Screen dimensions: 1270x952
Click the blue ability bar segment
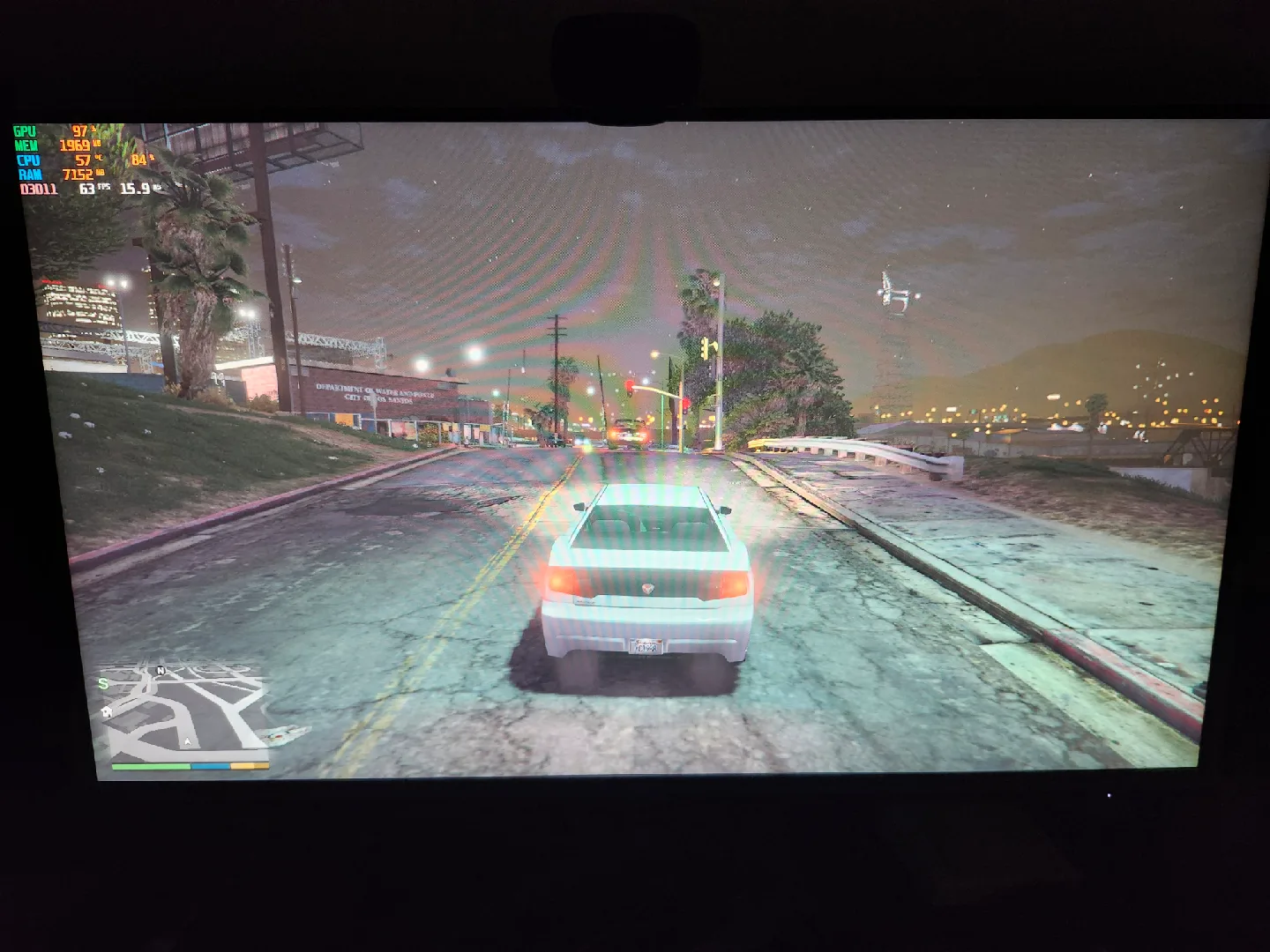click(210, 766)
